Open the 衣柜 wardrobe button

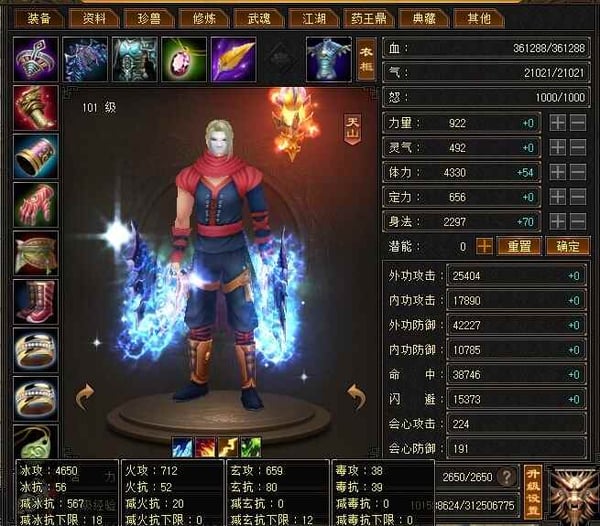click(366, 59)
